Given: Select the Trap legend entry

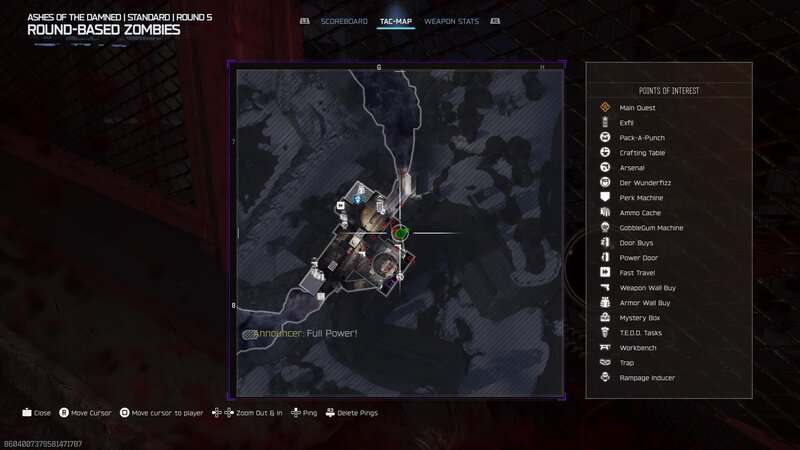Looking at the screenshot, I should coord(627,362).
